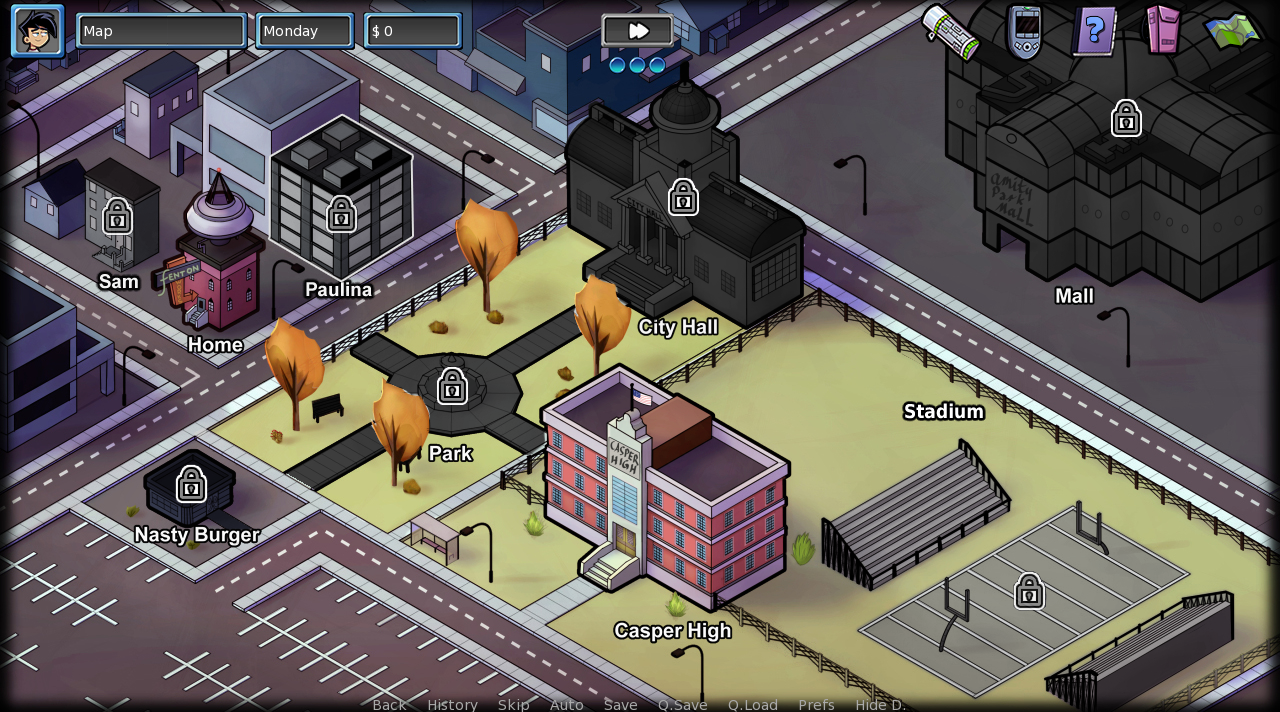Open the rolled newspaper icon
Screen dimensions: 1280x712
(x=951, y=32)
